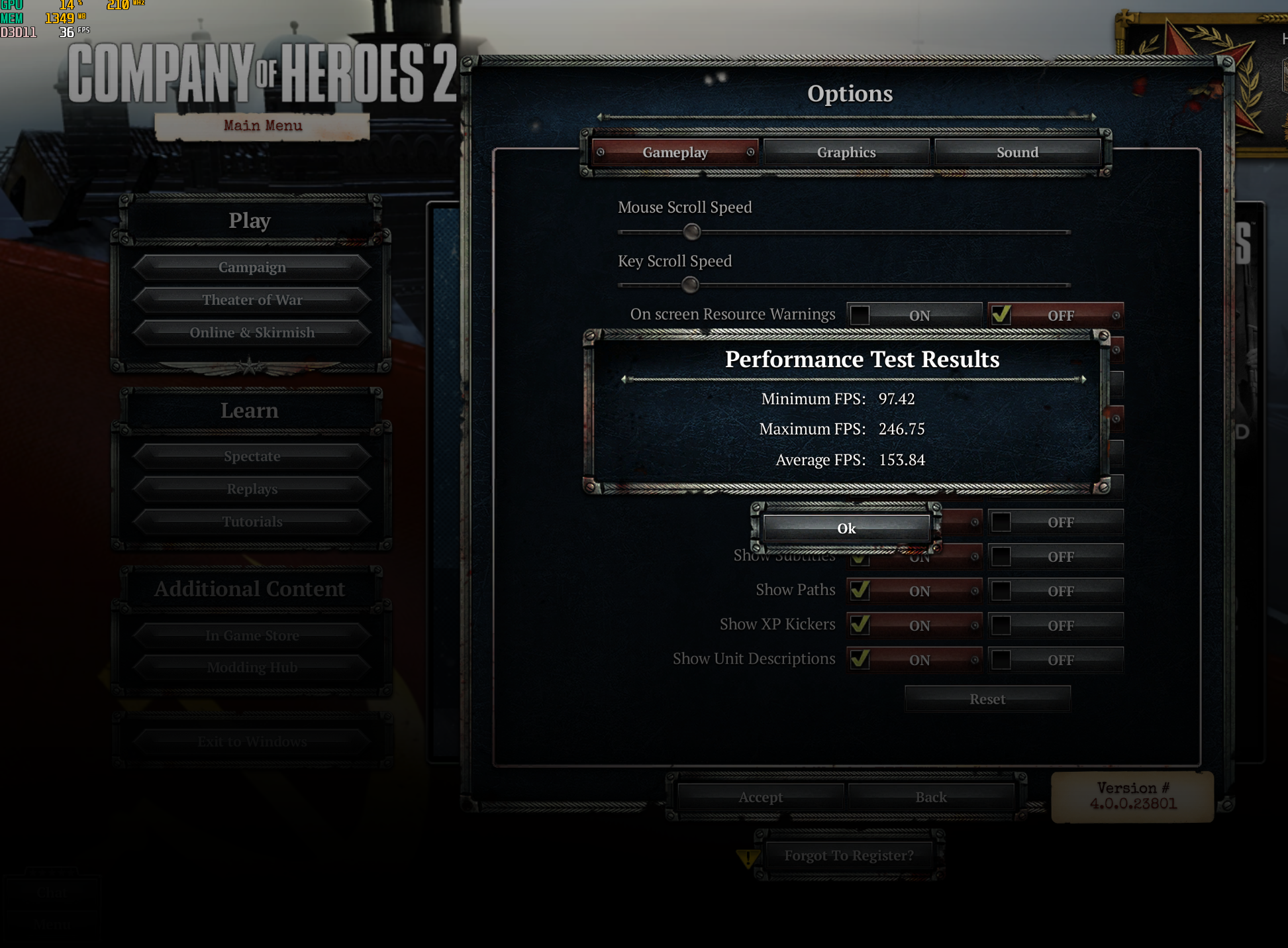
Task: Adjust the Mouse Scroll Speed slider
Action: (x=691, y=232)
